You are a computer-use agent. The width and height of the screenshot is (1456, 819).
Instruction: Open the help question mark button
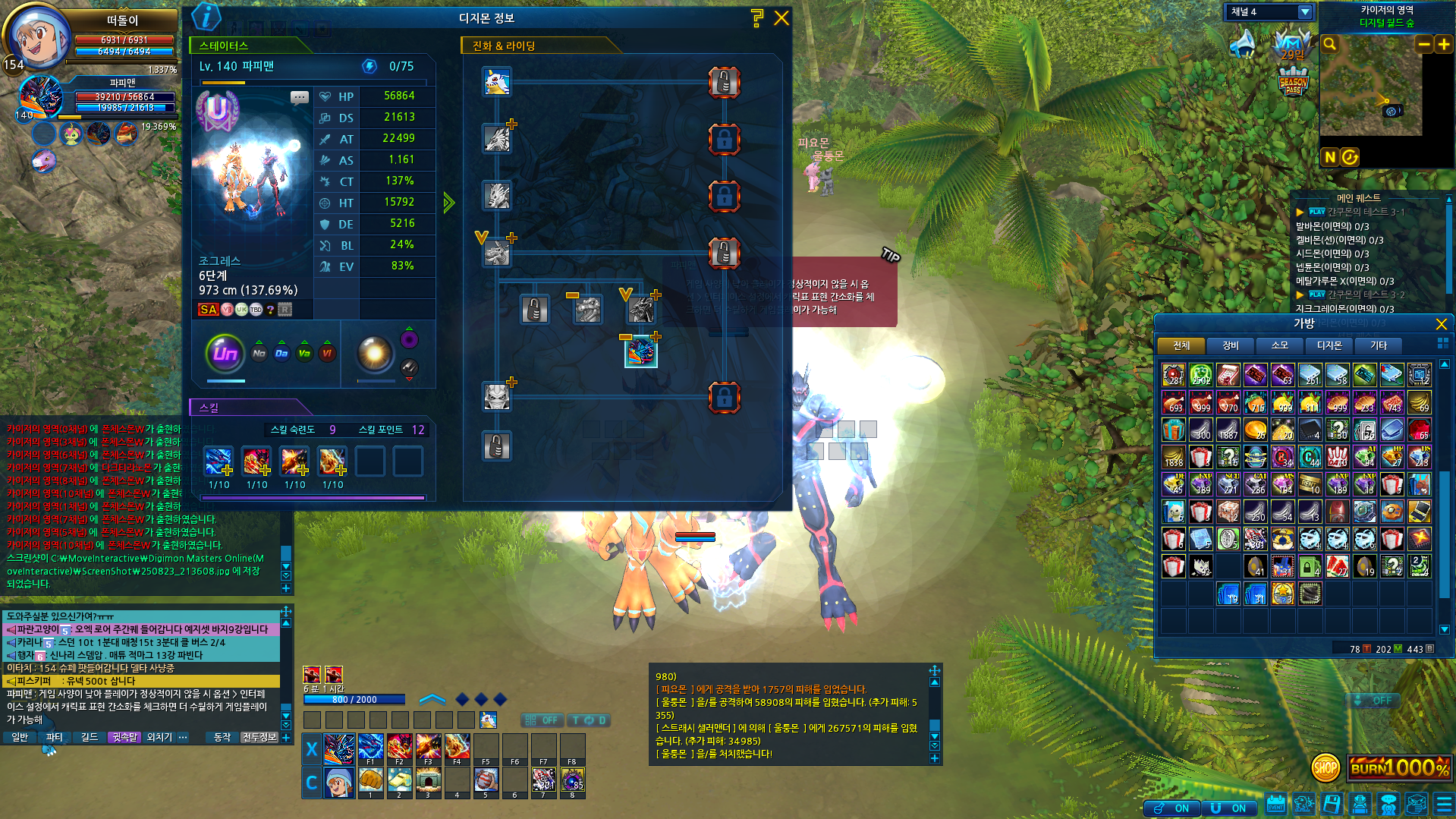756,18
